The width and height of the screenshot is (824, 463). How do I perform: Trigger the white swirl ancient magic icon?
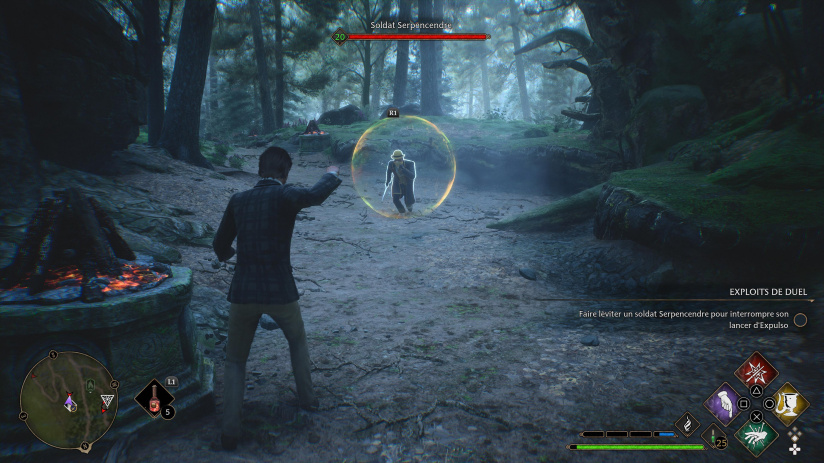tap(688, 425)
